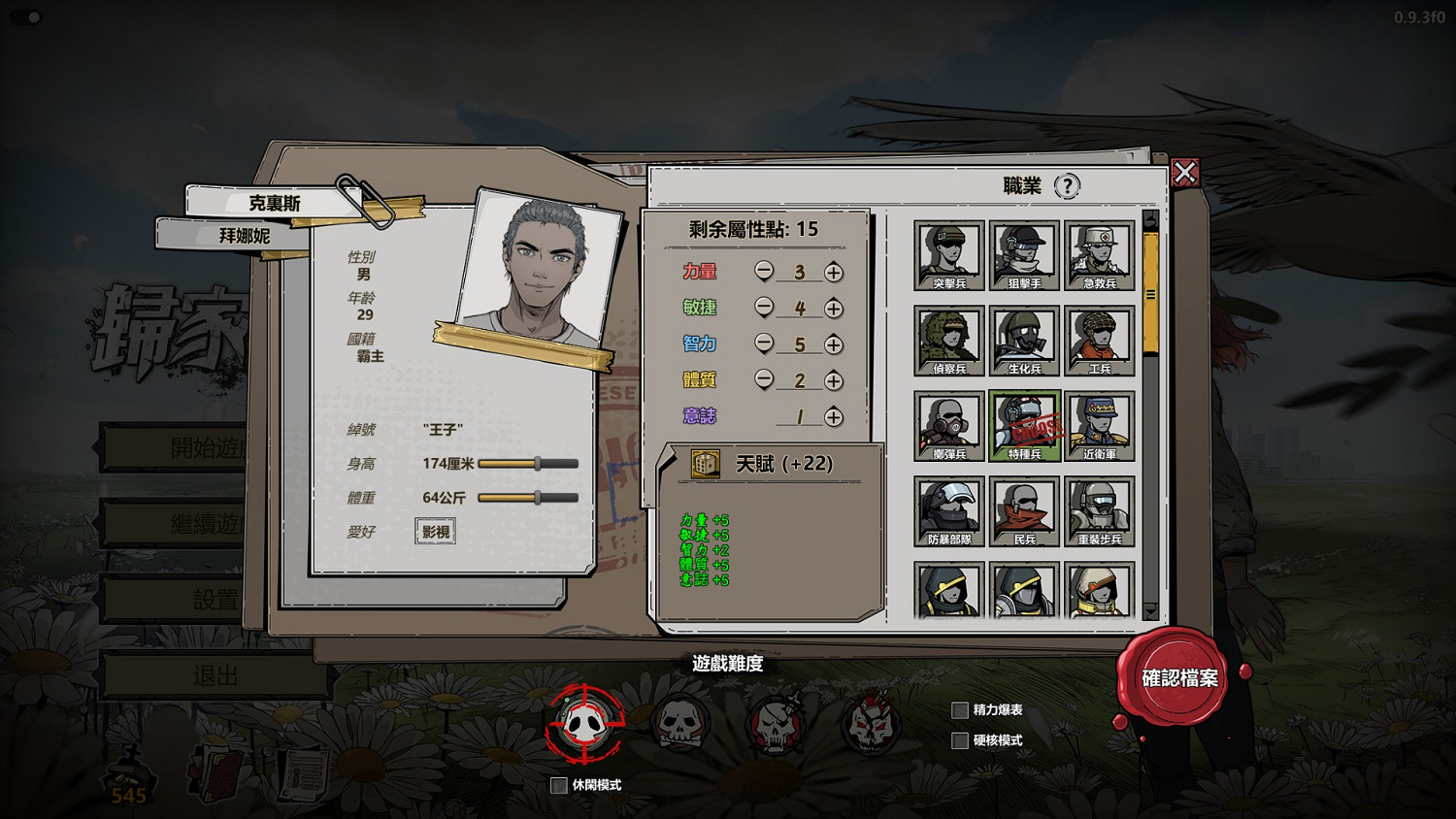
Task: Pick the second skull difficulty icon
Action: (679, 723)
